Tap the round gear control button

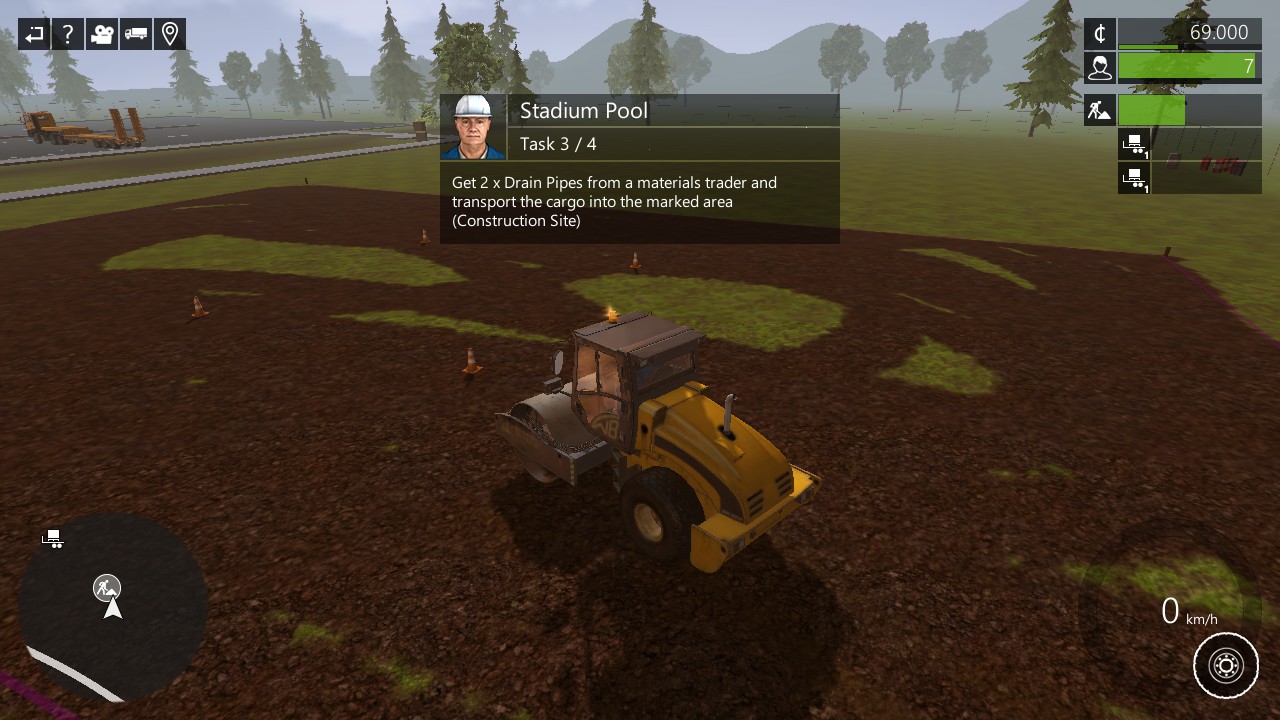tap(1226, 665)
